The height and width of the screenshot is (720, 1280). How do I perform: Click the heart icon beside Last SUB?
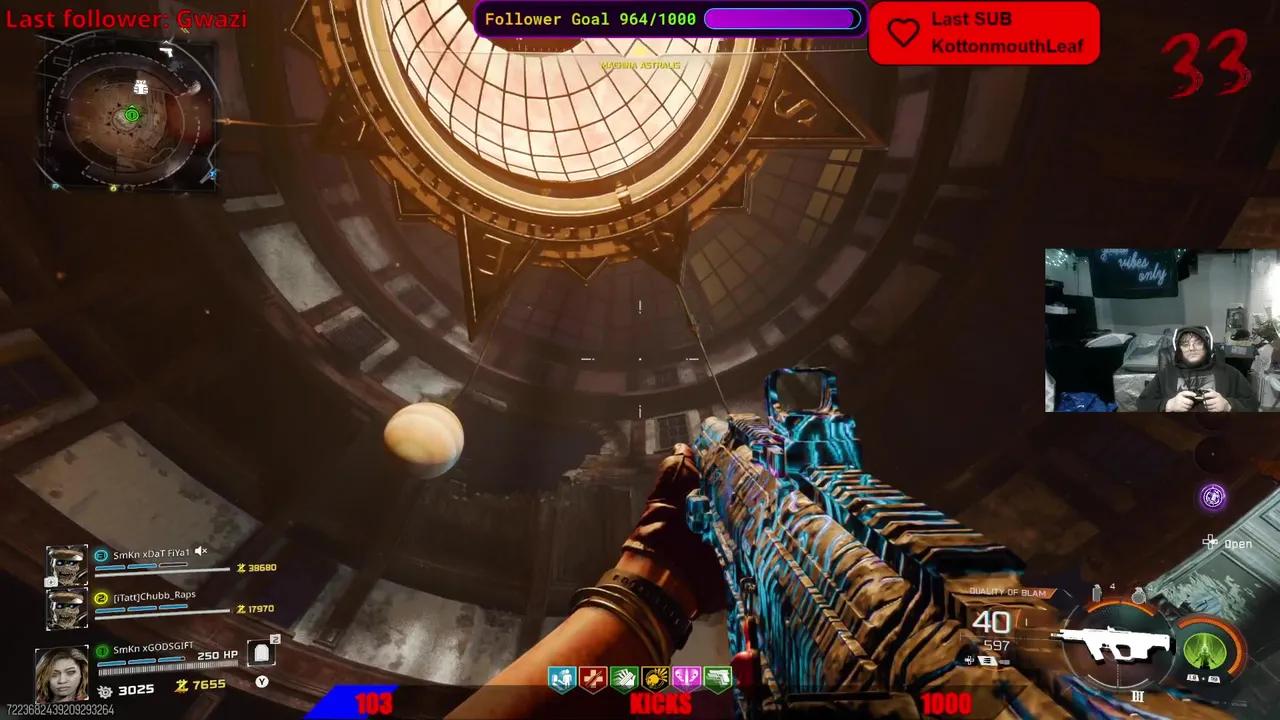pyautogui.click(x=903, y=33)
